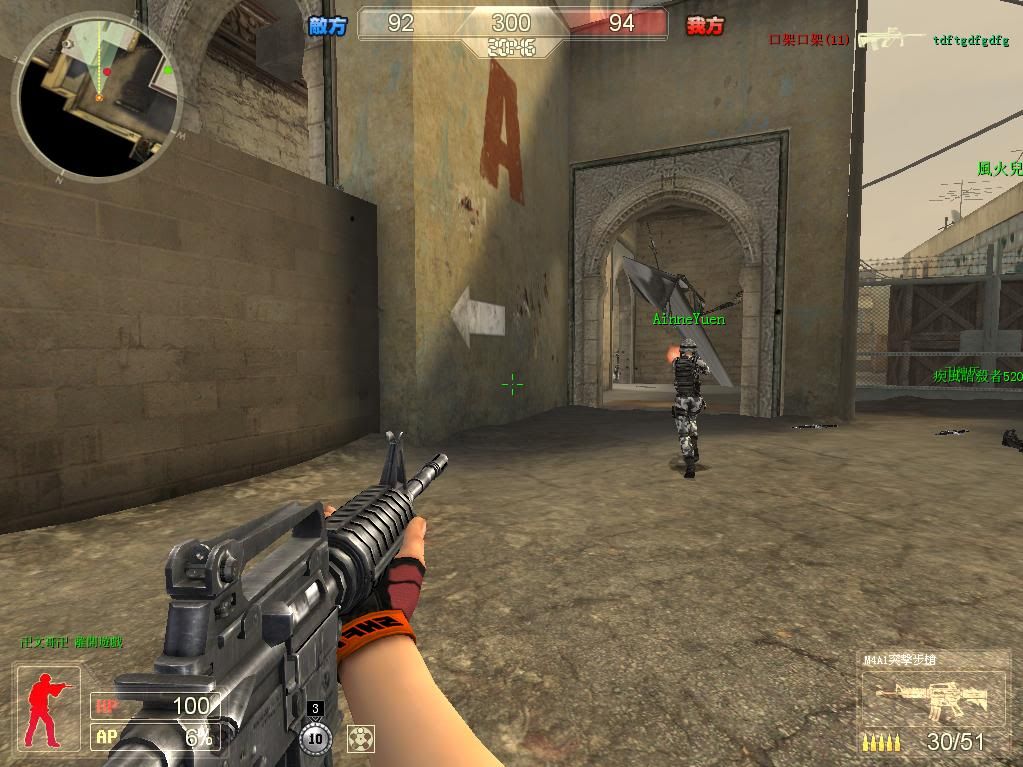Select the M4A1 rifle weapon icon
This screenshot has width=1023, height=767.
(x=931, y=699)
